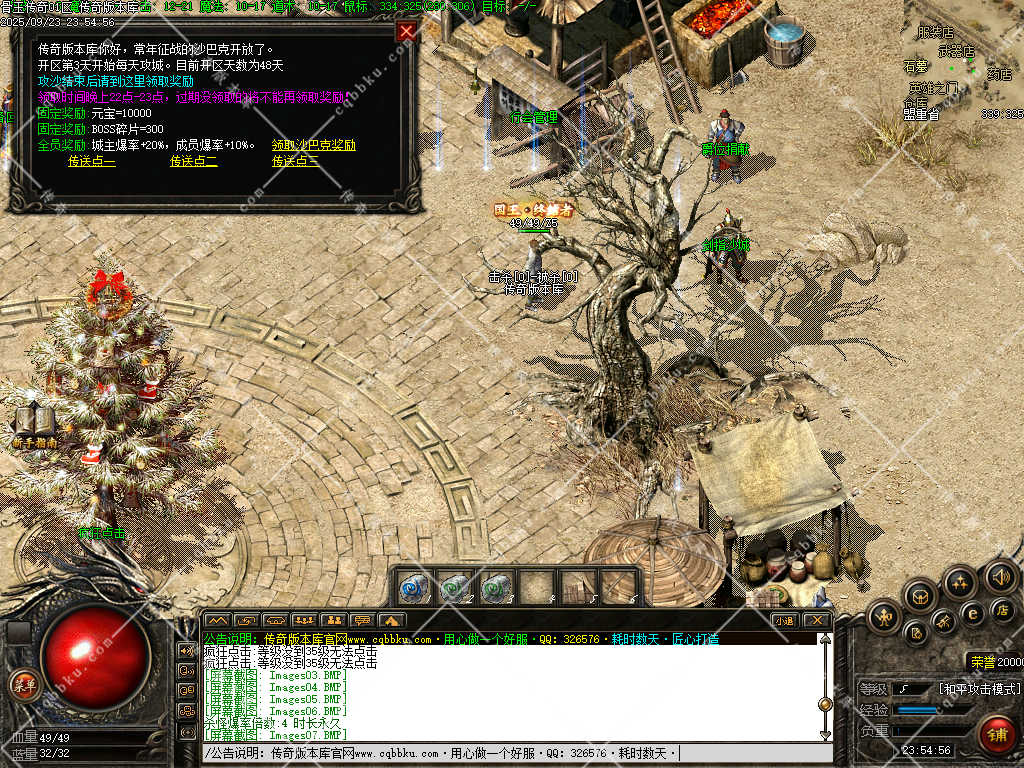Choose teleport point two (传送点二)
1024x768 pixels.
pos(193,161)
